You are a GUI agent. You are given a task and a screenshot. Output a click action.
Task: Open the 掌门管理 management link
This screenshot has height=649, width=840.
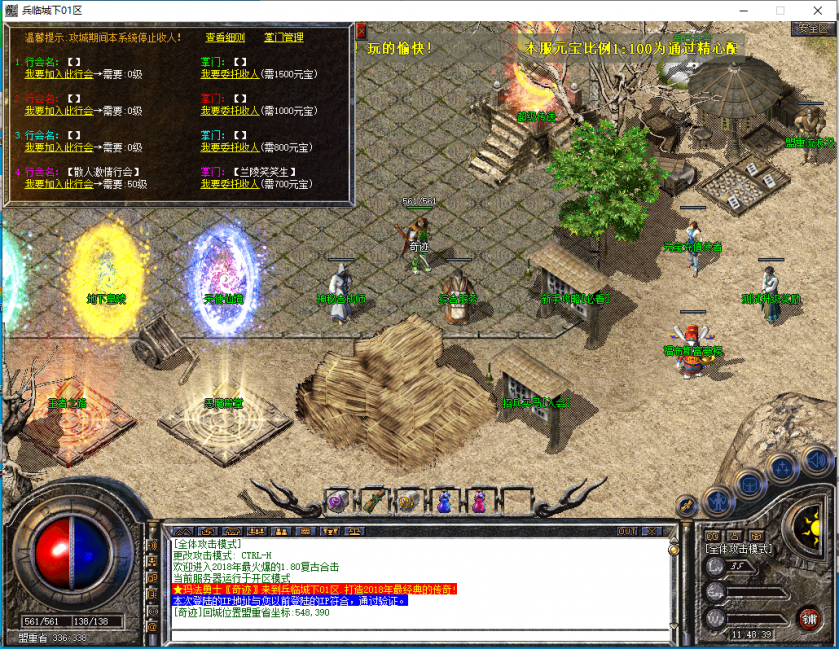tap(283, 38)
